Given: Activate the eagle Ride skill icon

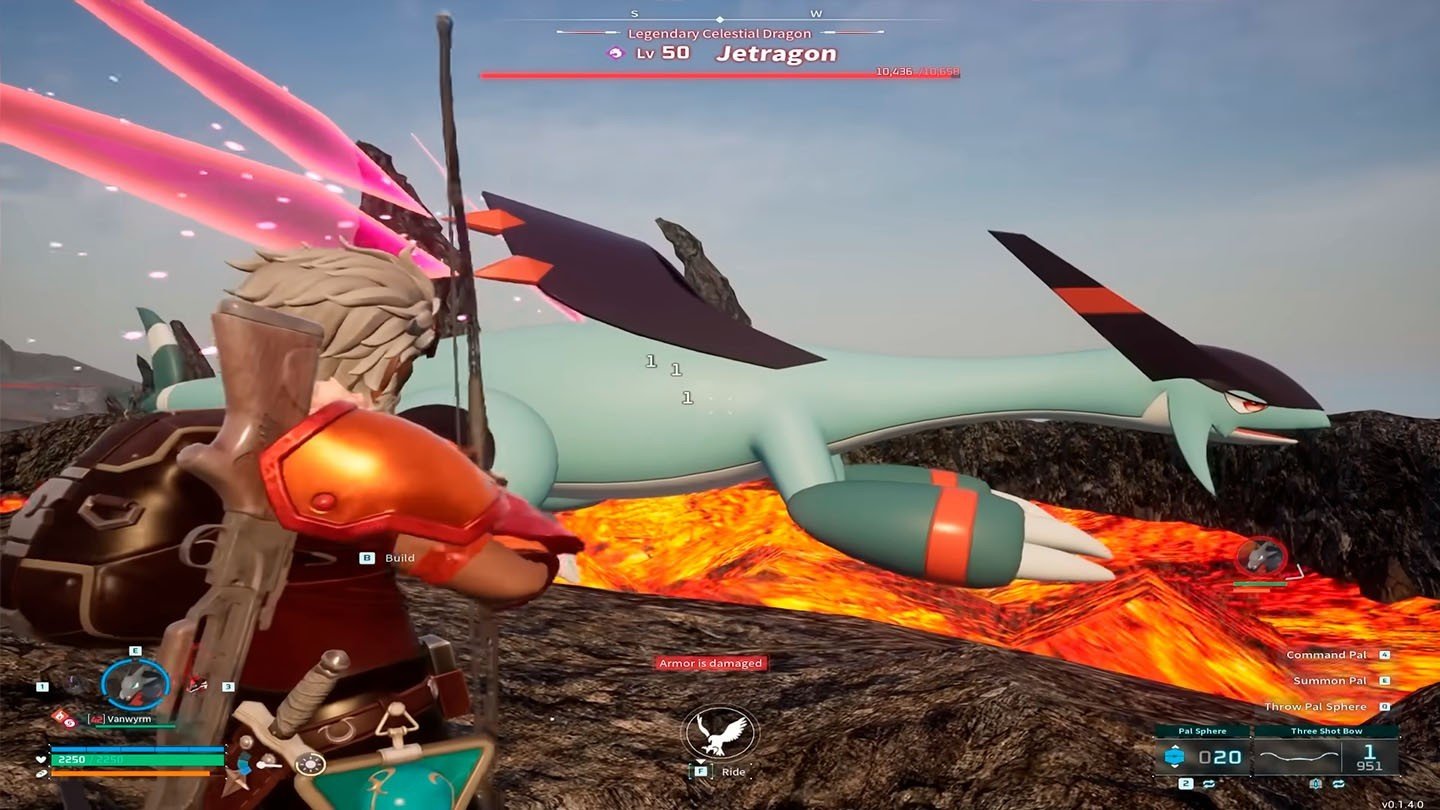Looking at the screenshot, I should click(720, 734).
